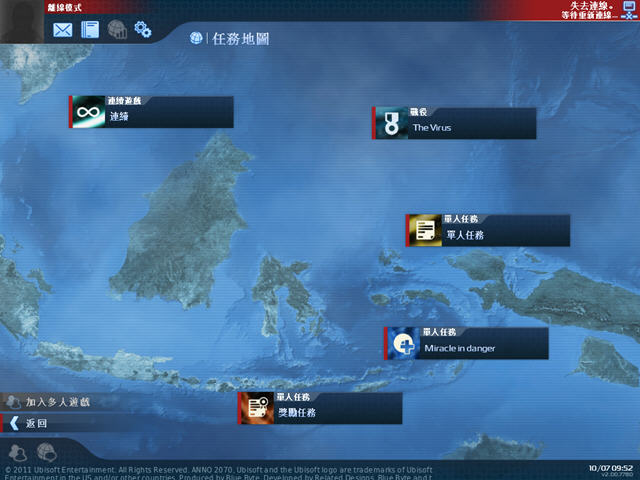Choose the 獎勵任務 bonus mission
The width and height of the screenshot is (640, 480).
pyautogui.click(x=321, y=408)
